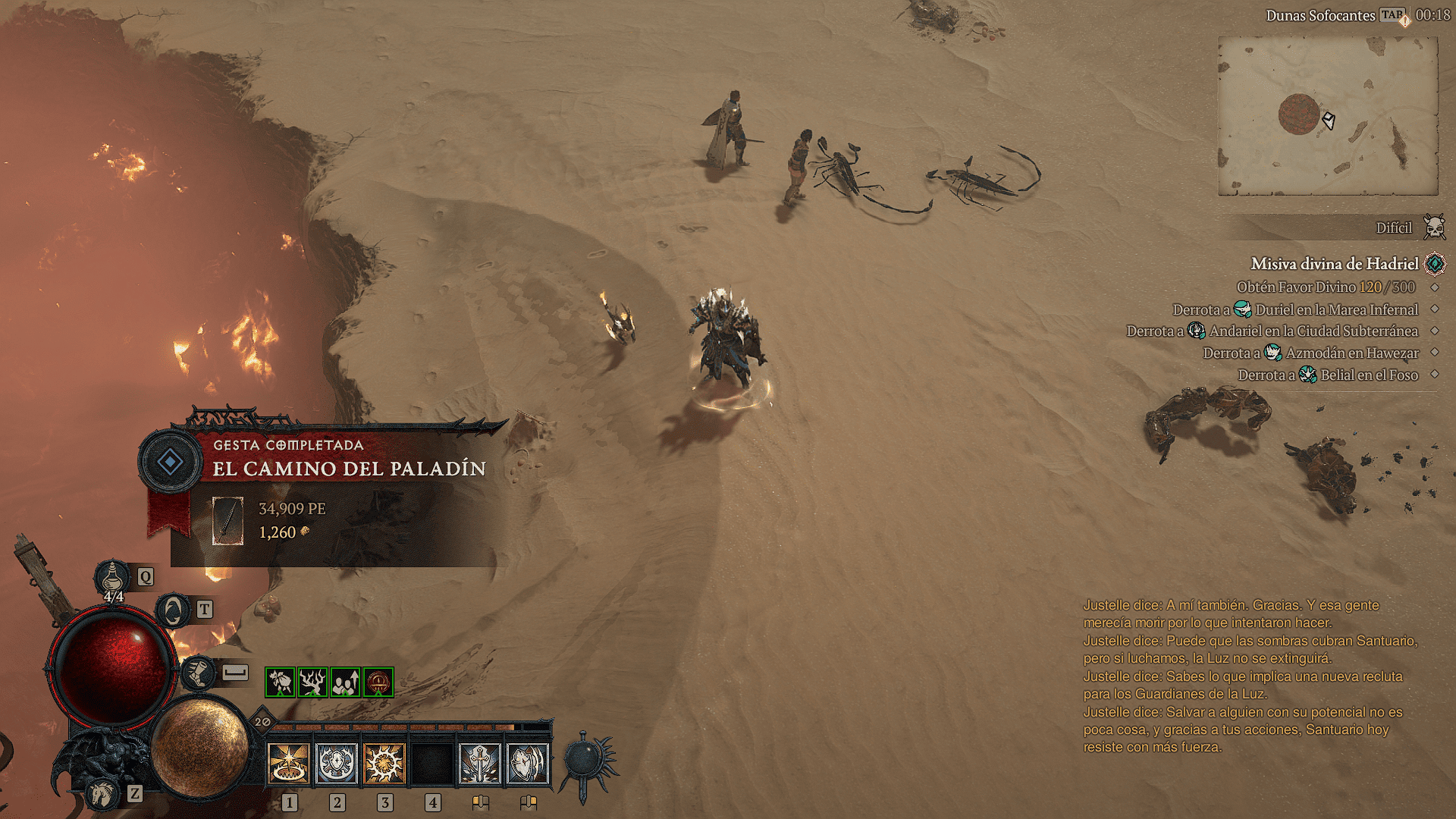Click the Derrota a Duriel objective
This screenshot has width=1456, height=819.
coord(1295,309)
